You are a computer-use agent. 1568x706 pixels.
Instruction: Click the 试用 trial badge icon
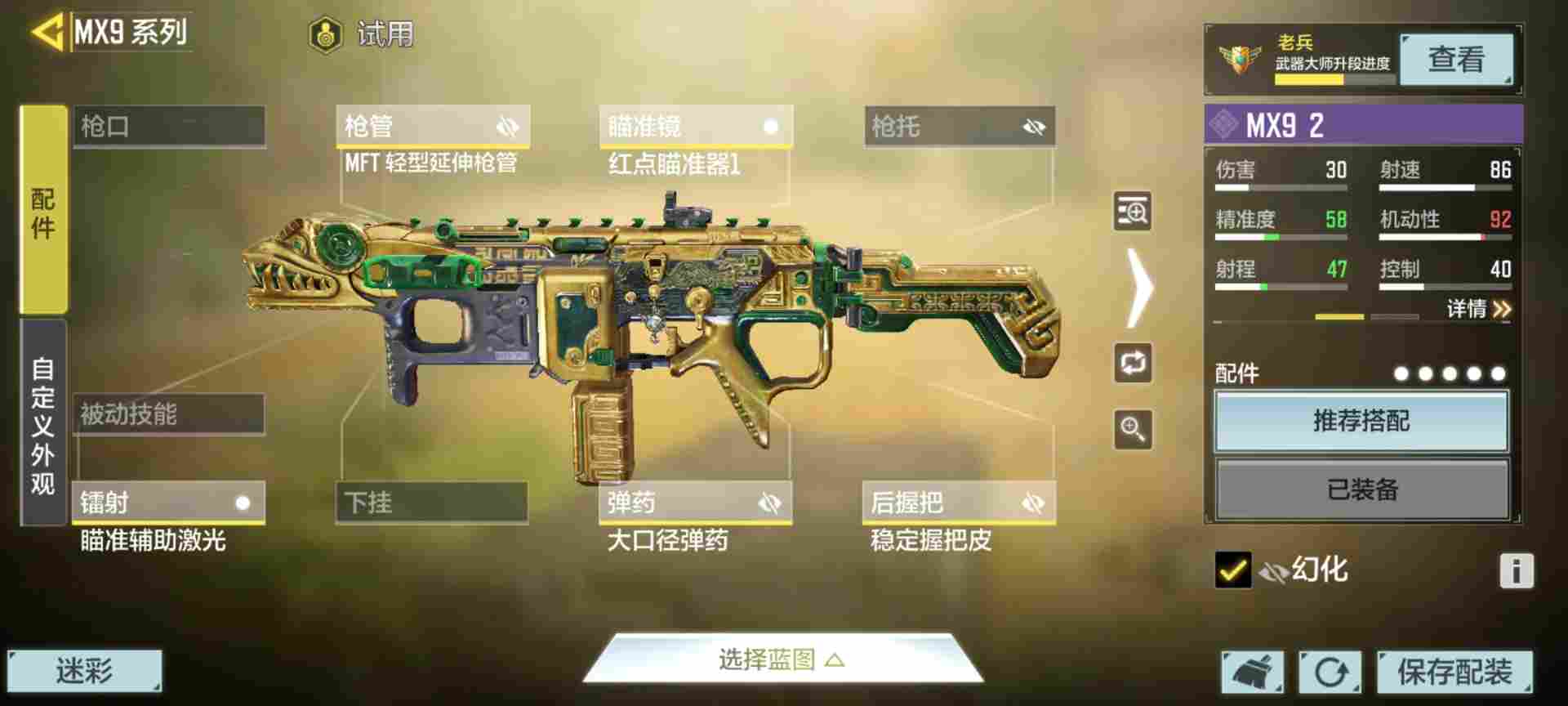[327, 34]
